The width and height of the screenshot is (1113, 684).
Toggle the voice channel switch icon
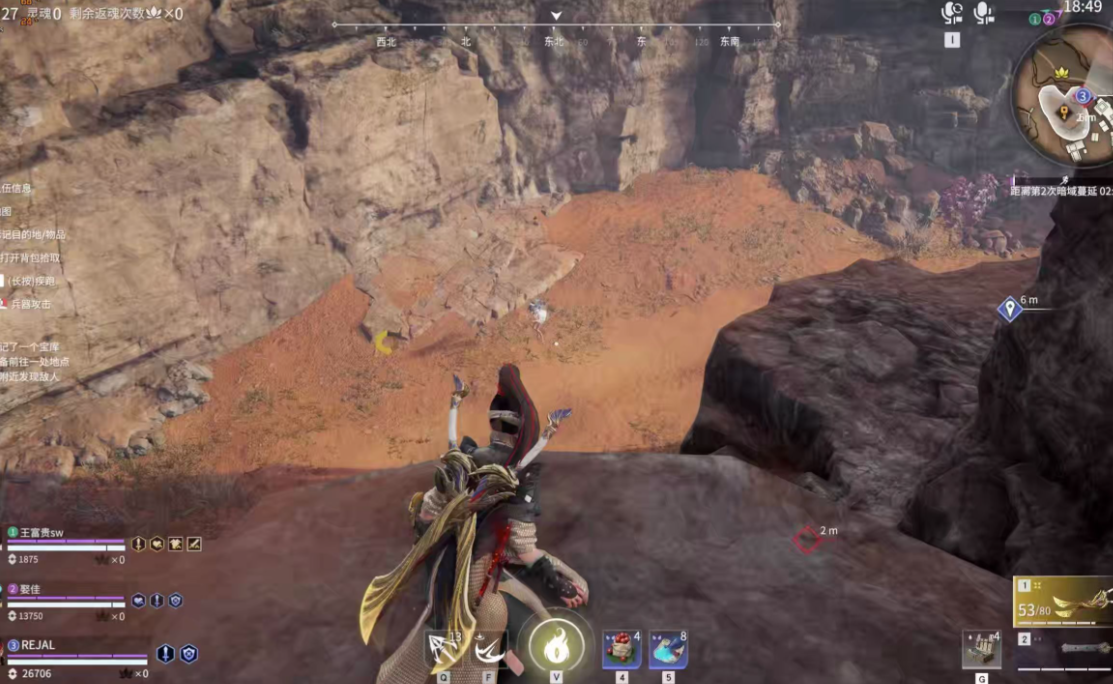pyautogui.click(x=952, y=13)
